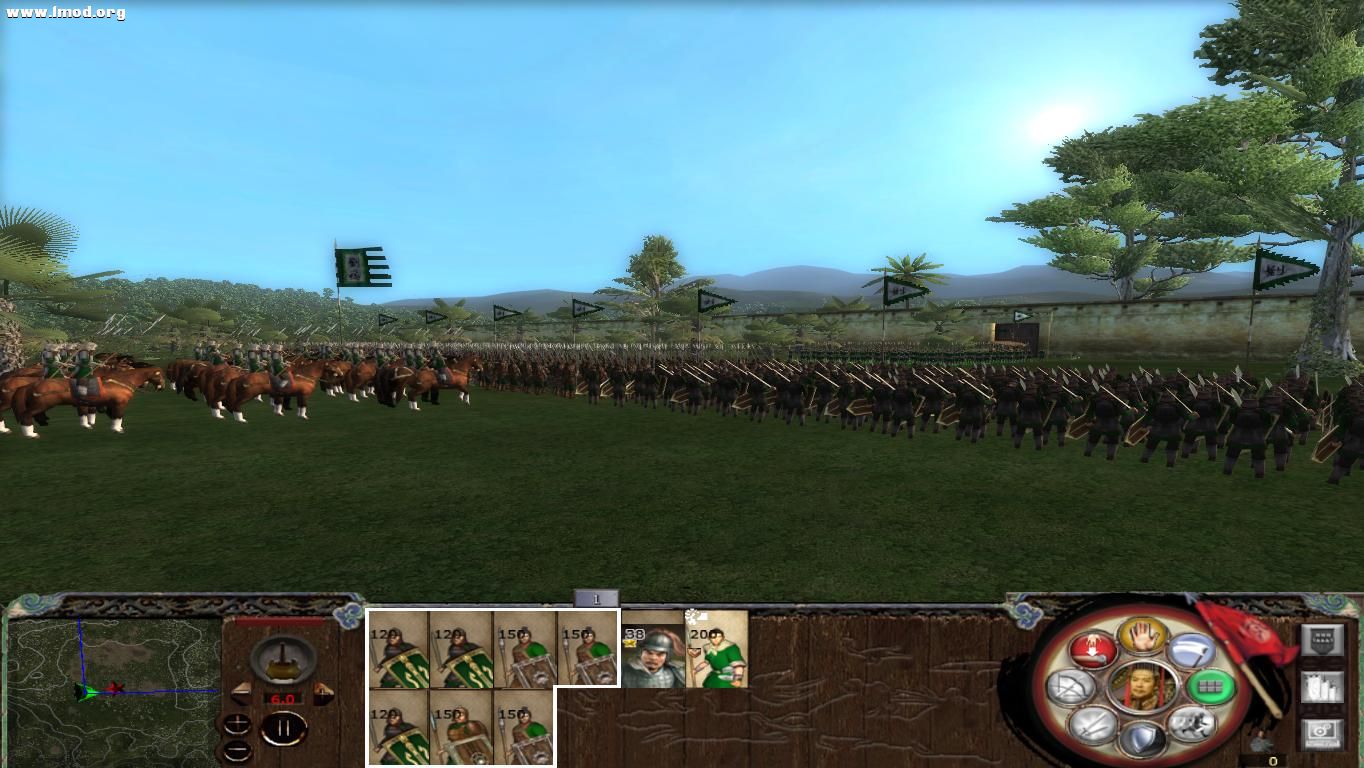The image size is (1364, 768).
Task: Toggle fire-at-will with the bow icon
Action: click(x=1069, y=685)
